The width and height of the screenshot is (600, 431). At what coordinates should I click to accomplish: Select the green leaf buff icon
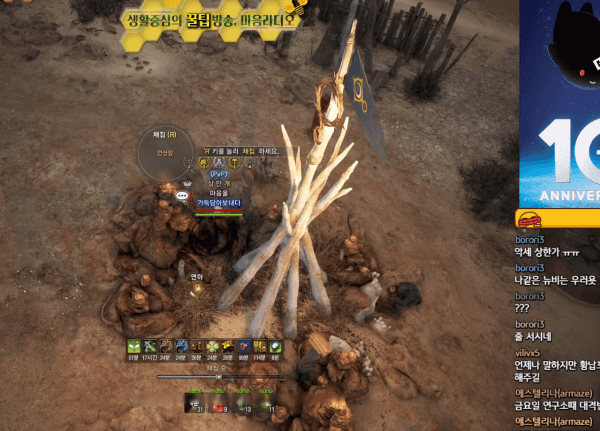click(x=134, y=346)
